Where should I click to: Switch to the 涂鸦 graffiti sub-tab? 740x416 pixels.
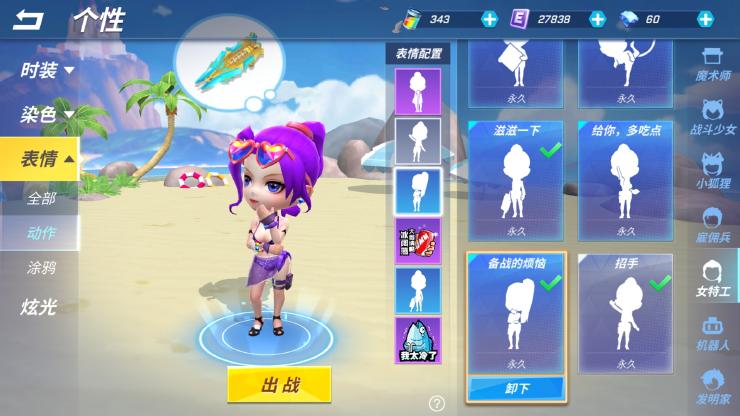coord(41,267)
